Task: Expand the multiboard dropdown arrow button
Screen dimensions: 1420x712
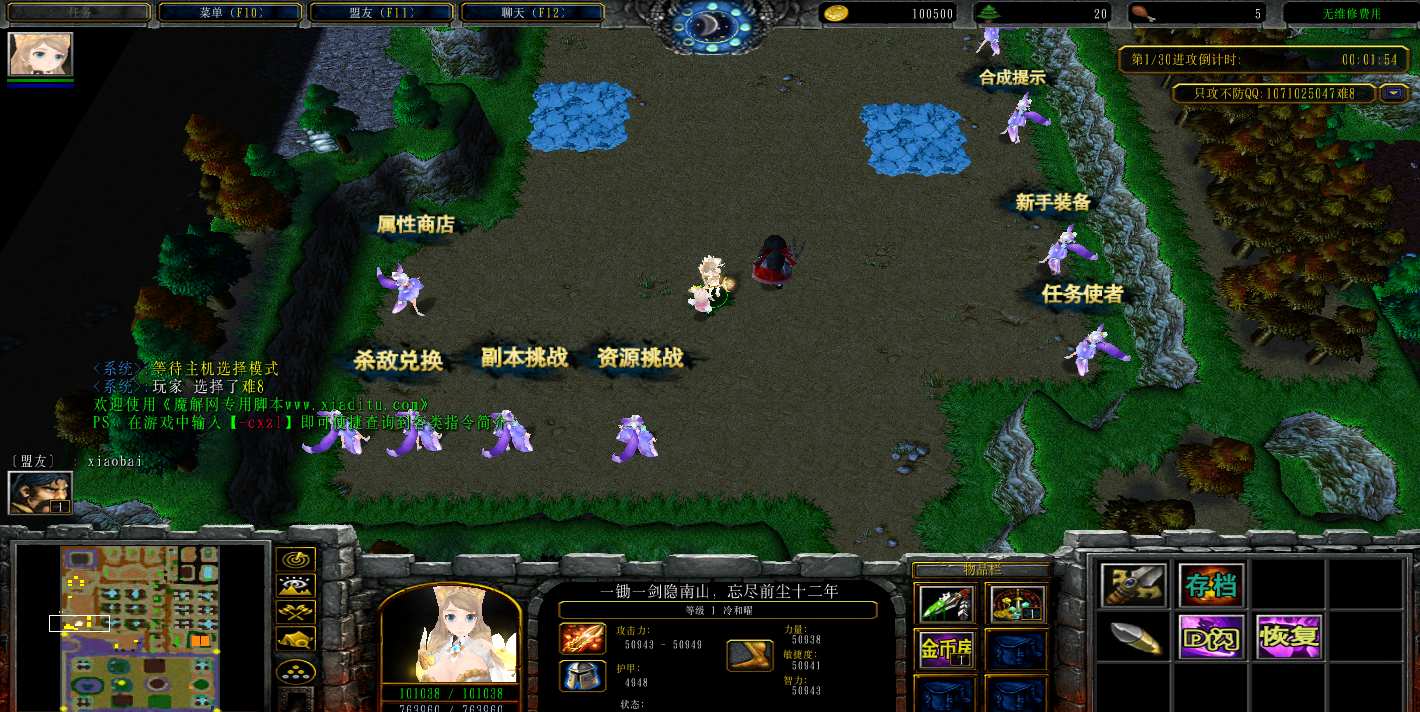Action: pyautogui.click(x=1394, y=93)
